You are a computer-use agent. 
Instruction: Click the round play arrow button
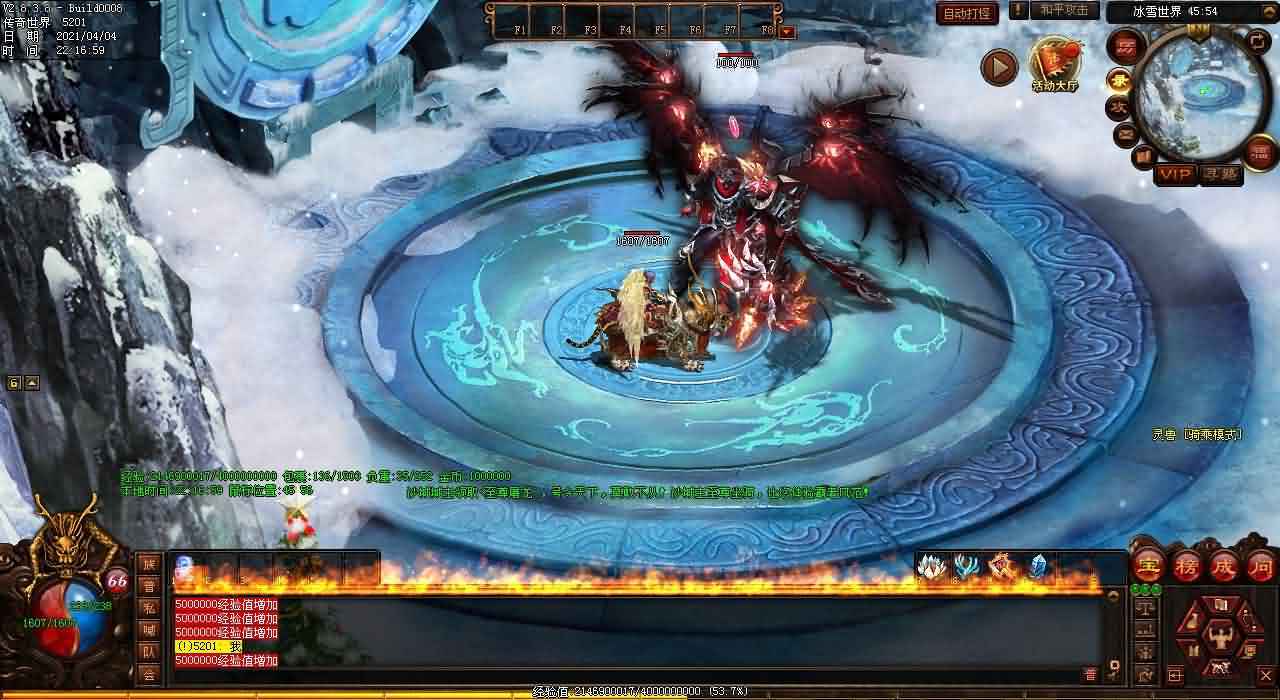pyautogui.click(x=998, y=67)
